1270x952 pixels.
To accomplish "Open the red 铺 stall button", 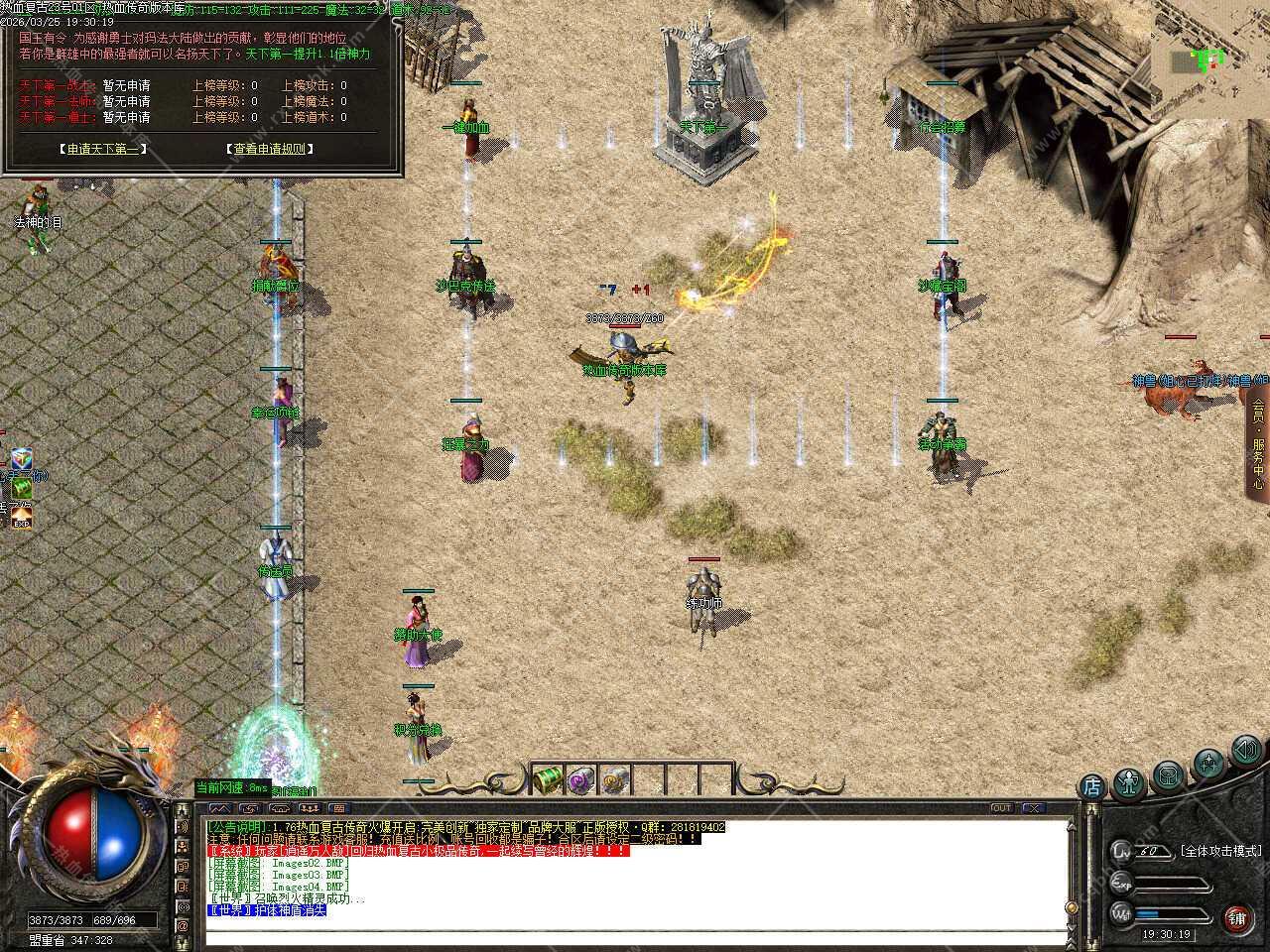I will coord(1236,917).
